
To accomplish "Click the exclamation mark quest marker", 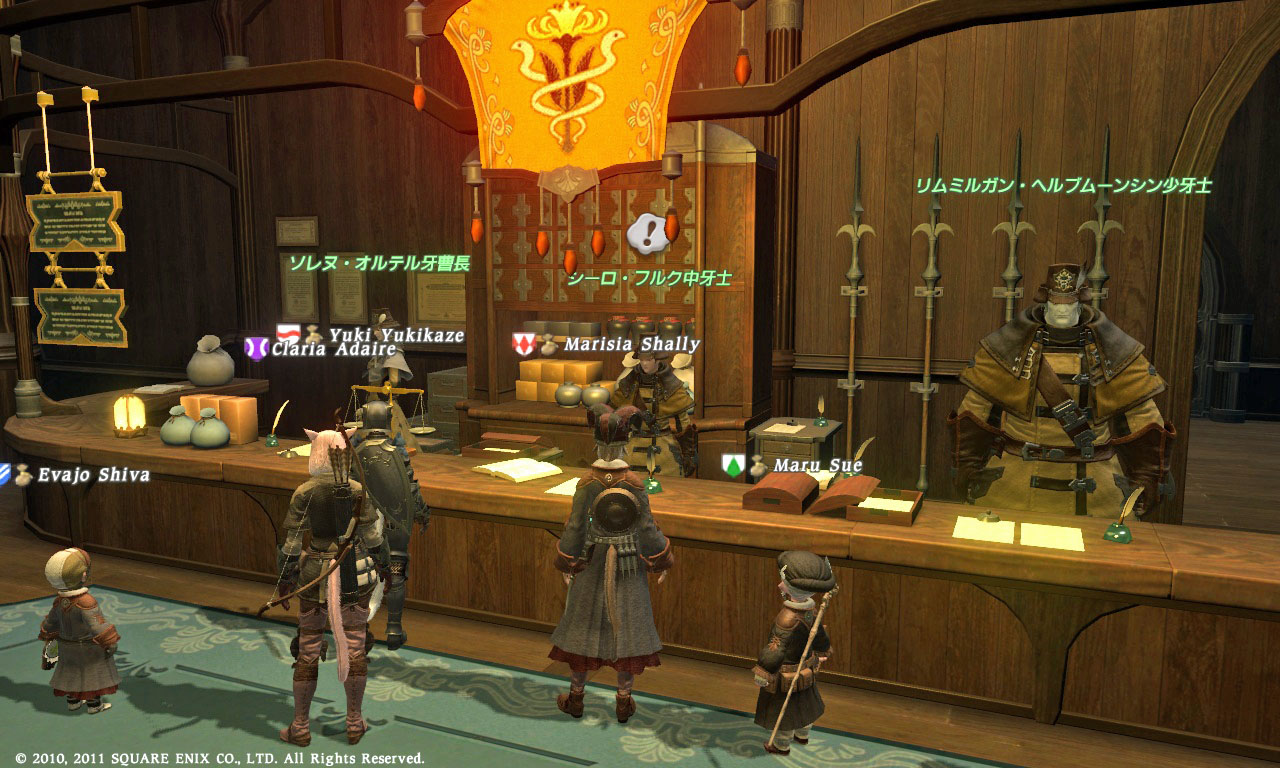I will tap(647, 234).
